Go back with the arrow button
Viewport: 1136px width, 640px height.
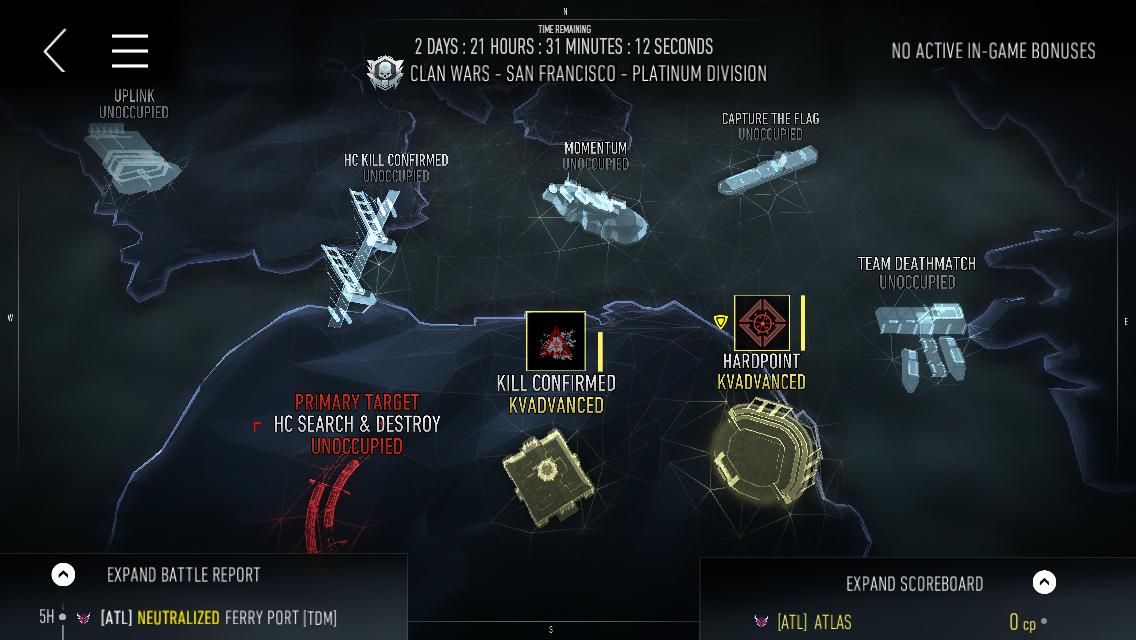[x=55, y=50]
